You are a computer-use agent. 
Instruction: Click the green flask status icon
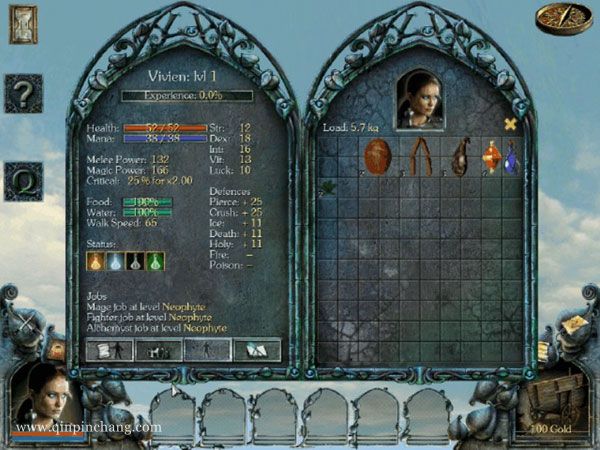[156, 262]
